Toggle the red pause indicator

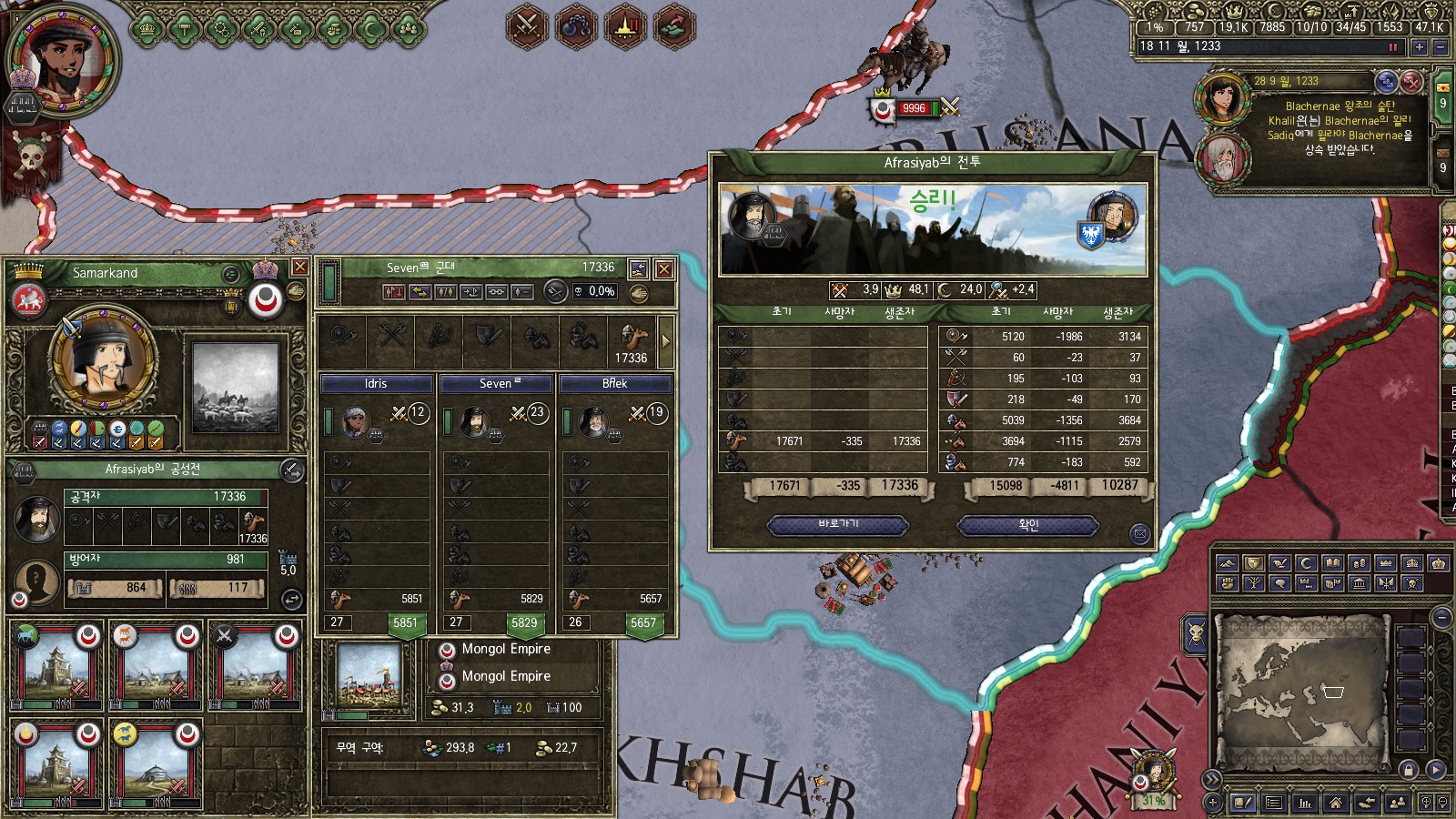tap(1392, 47)
